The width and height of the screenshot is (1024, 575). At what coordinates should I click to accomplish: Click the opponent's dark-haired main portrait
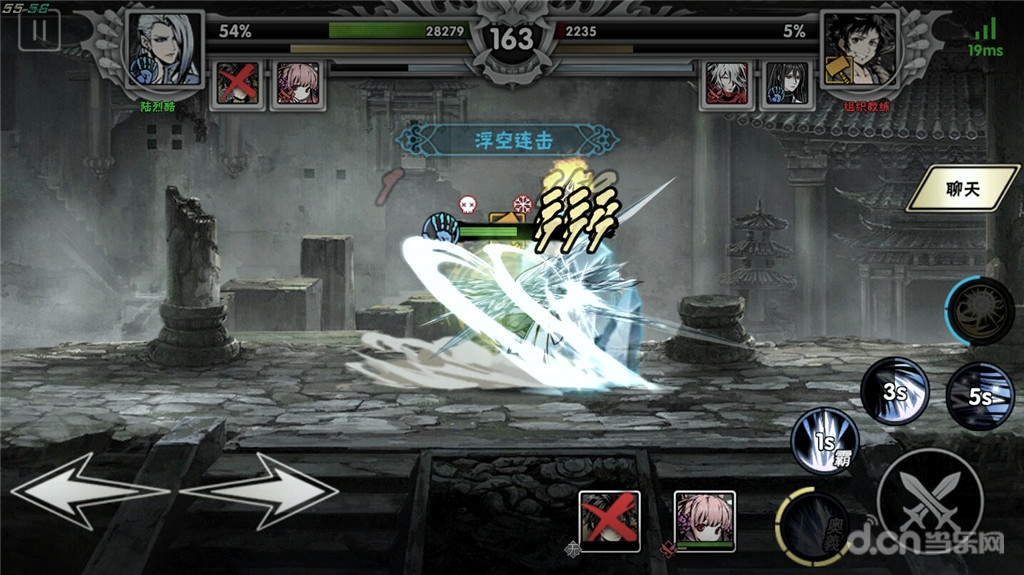[859, 50]
